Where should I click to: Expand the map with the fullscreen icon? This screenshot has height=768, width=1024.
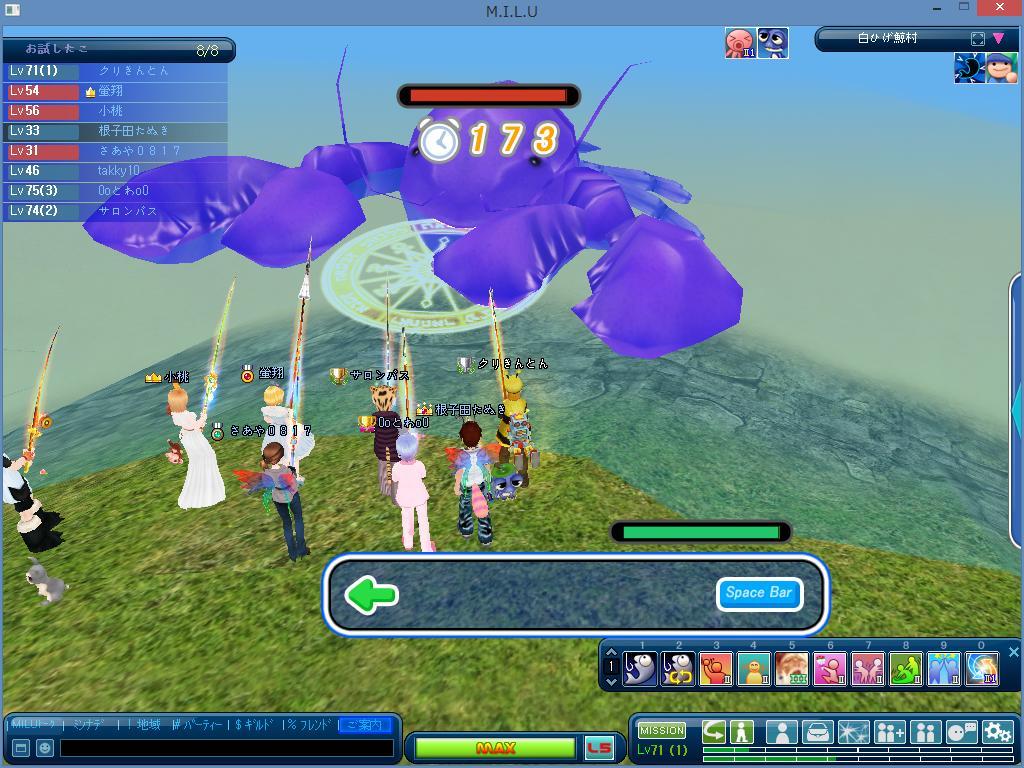[x=978, y=39]
